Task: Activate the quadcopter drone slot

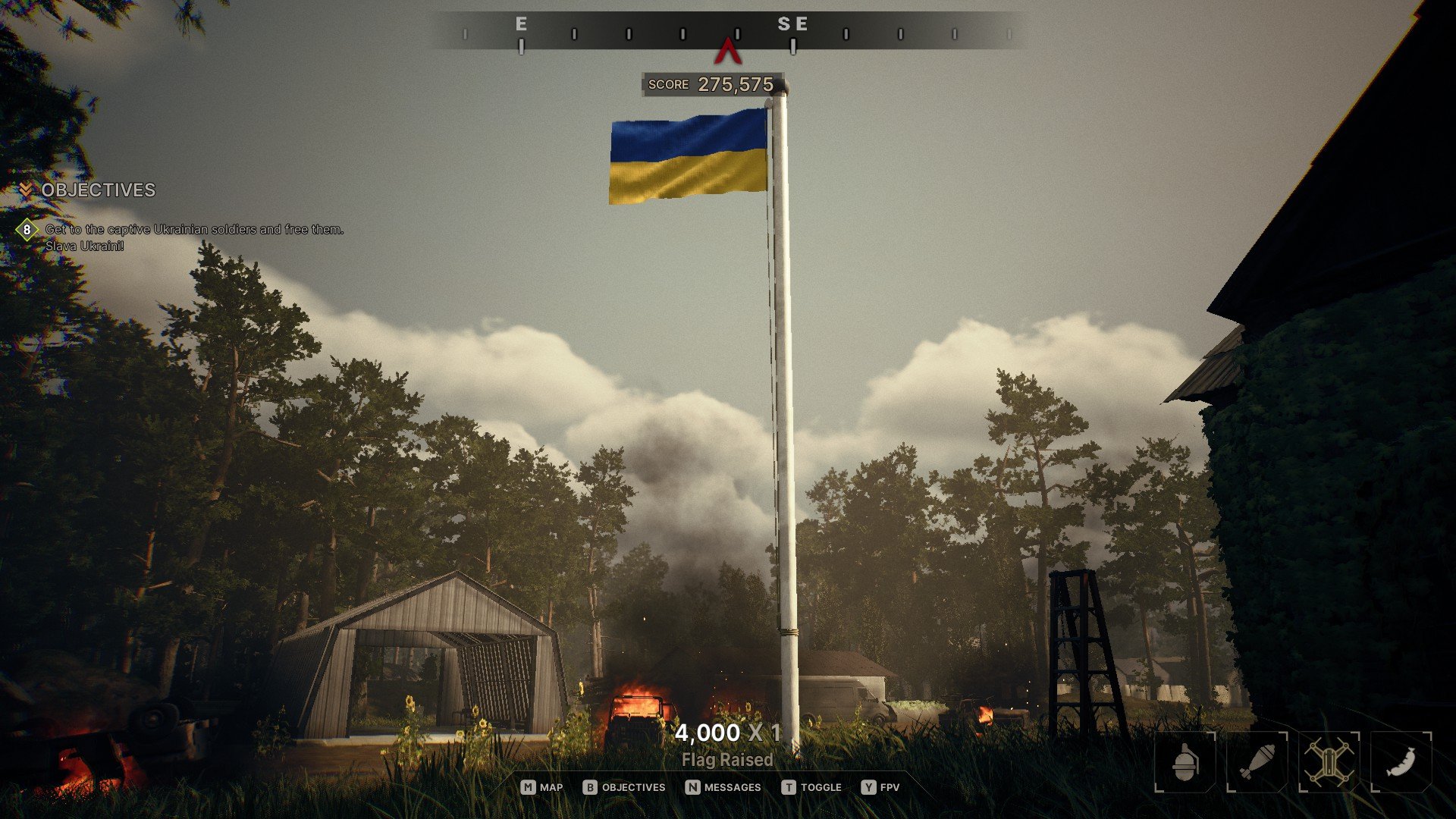Action: pyautogui.click(x=1329, y=761)
